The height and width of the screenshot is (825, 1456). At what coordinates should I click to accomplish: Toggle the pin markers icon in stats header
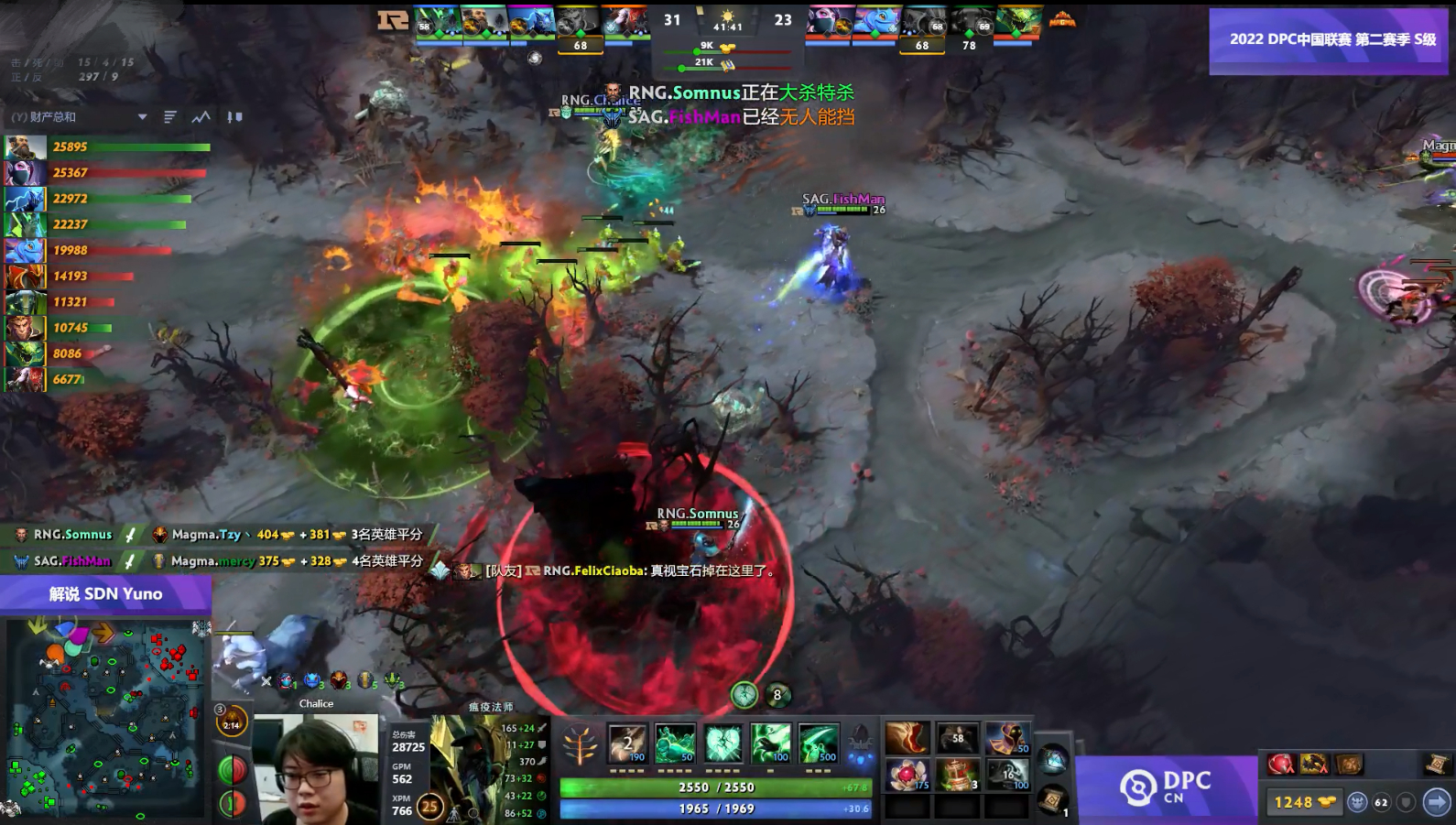[x=234, y=118]
